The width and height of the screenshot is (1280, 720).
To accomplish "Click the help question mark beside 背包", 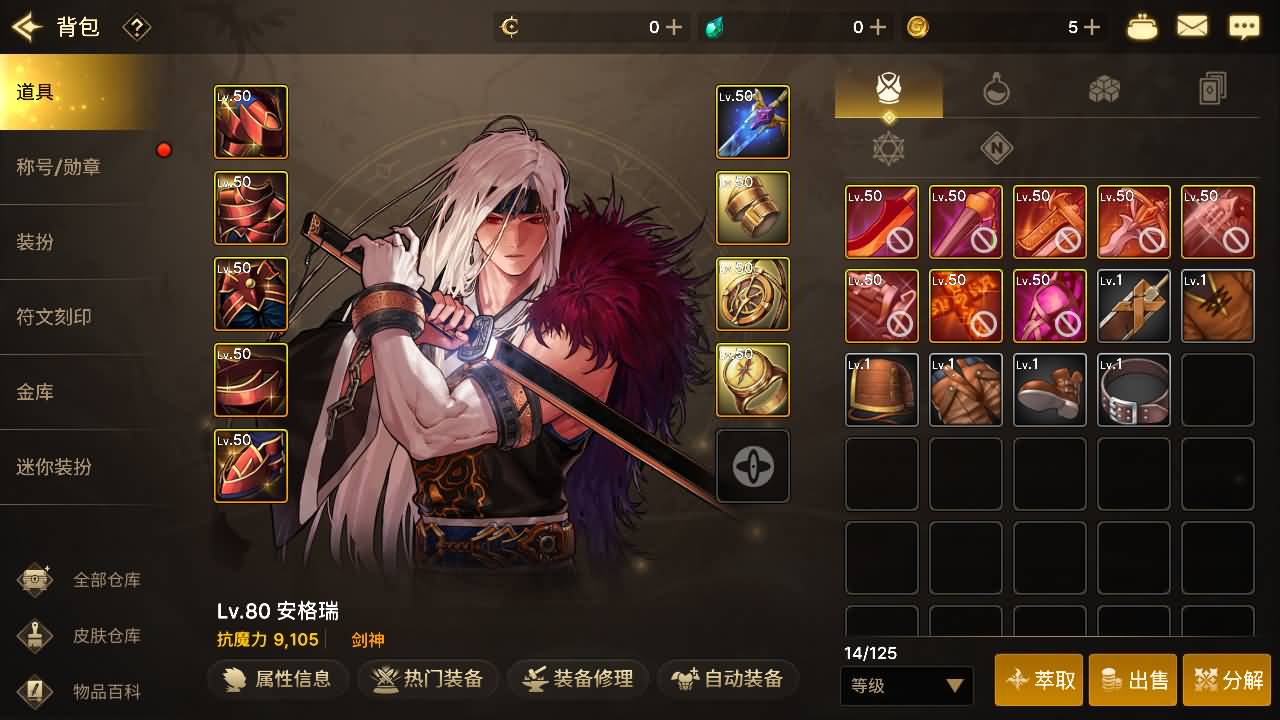I will pyautogui.click(x=137, y=28).
